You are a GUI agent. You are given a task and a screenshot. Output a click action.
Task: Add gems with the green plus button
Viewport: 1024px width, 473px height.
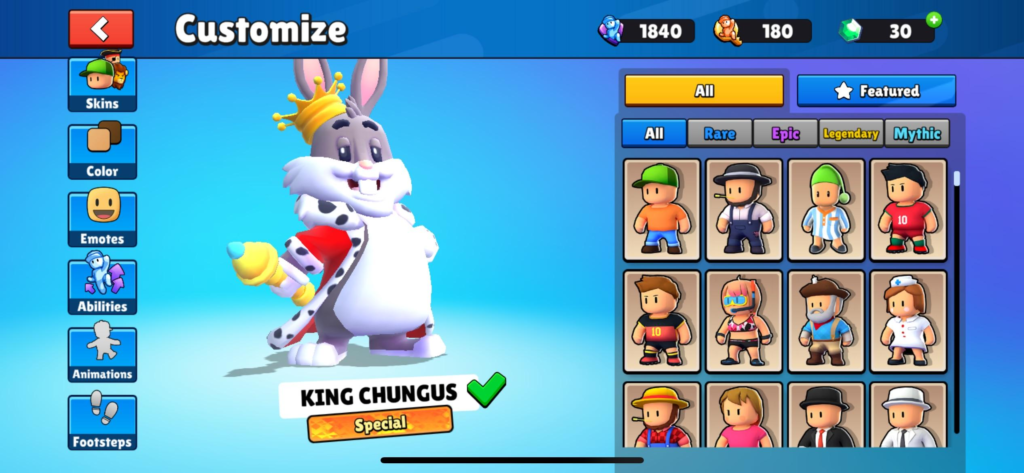click(x=933, y=19)
